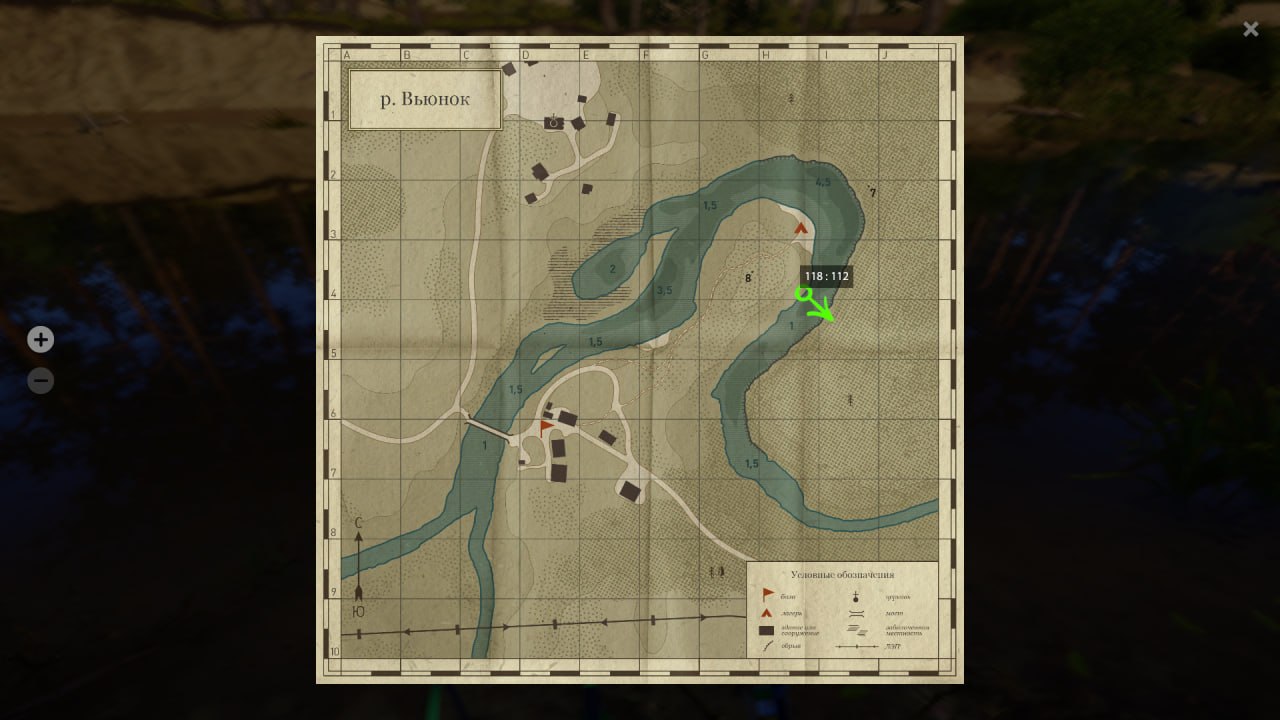
Task: Click the zoom-in plus icon
Action: [x=40, y=340]
